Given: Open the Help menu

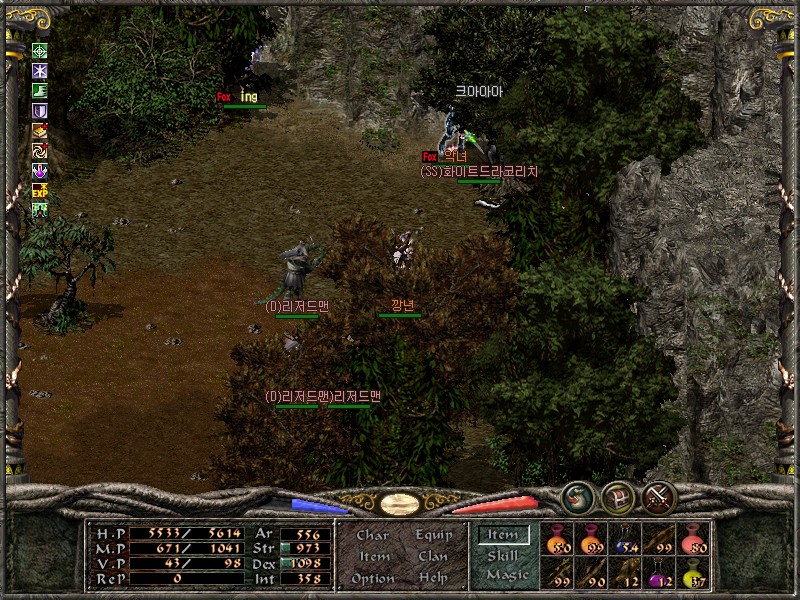Looking at the screenshot, I should 433,578.
